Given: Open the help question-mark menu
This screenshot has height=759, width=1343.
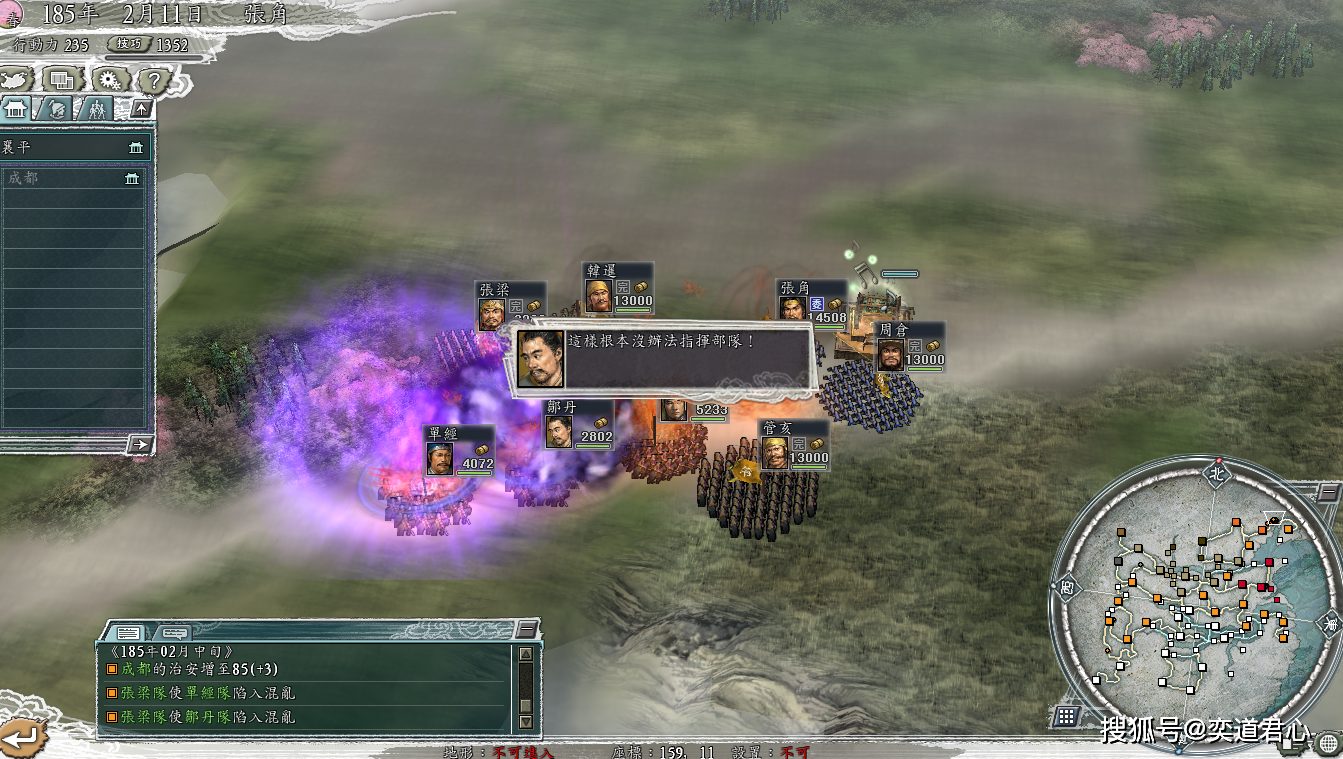Looking at the screenshot, I should coord(151,80).
